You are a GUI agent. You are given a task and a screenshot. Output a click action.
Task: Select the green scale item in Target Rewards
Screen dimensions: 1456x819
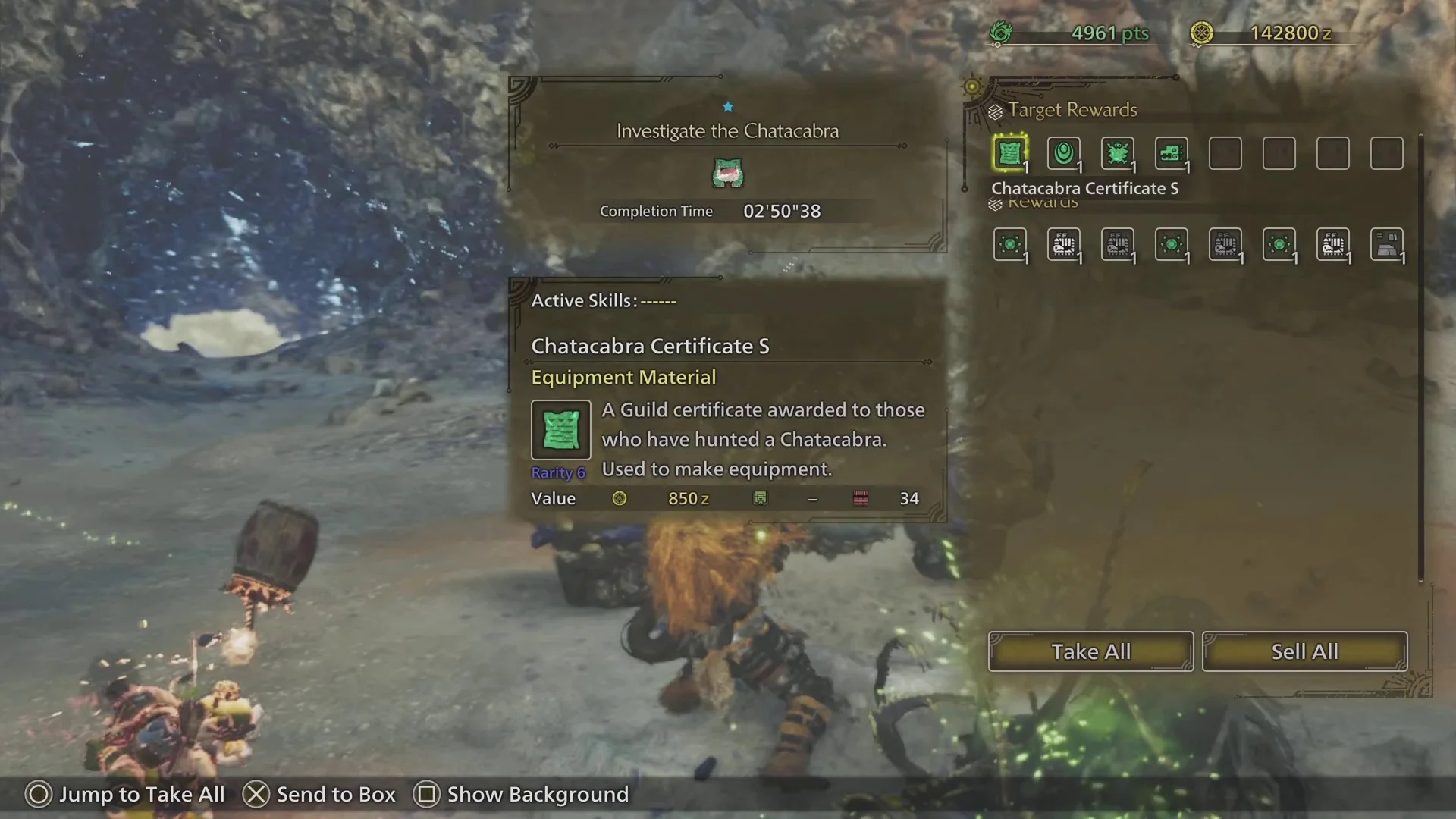(1064, 153)
